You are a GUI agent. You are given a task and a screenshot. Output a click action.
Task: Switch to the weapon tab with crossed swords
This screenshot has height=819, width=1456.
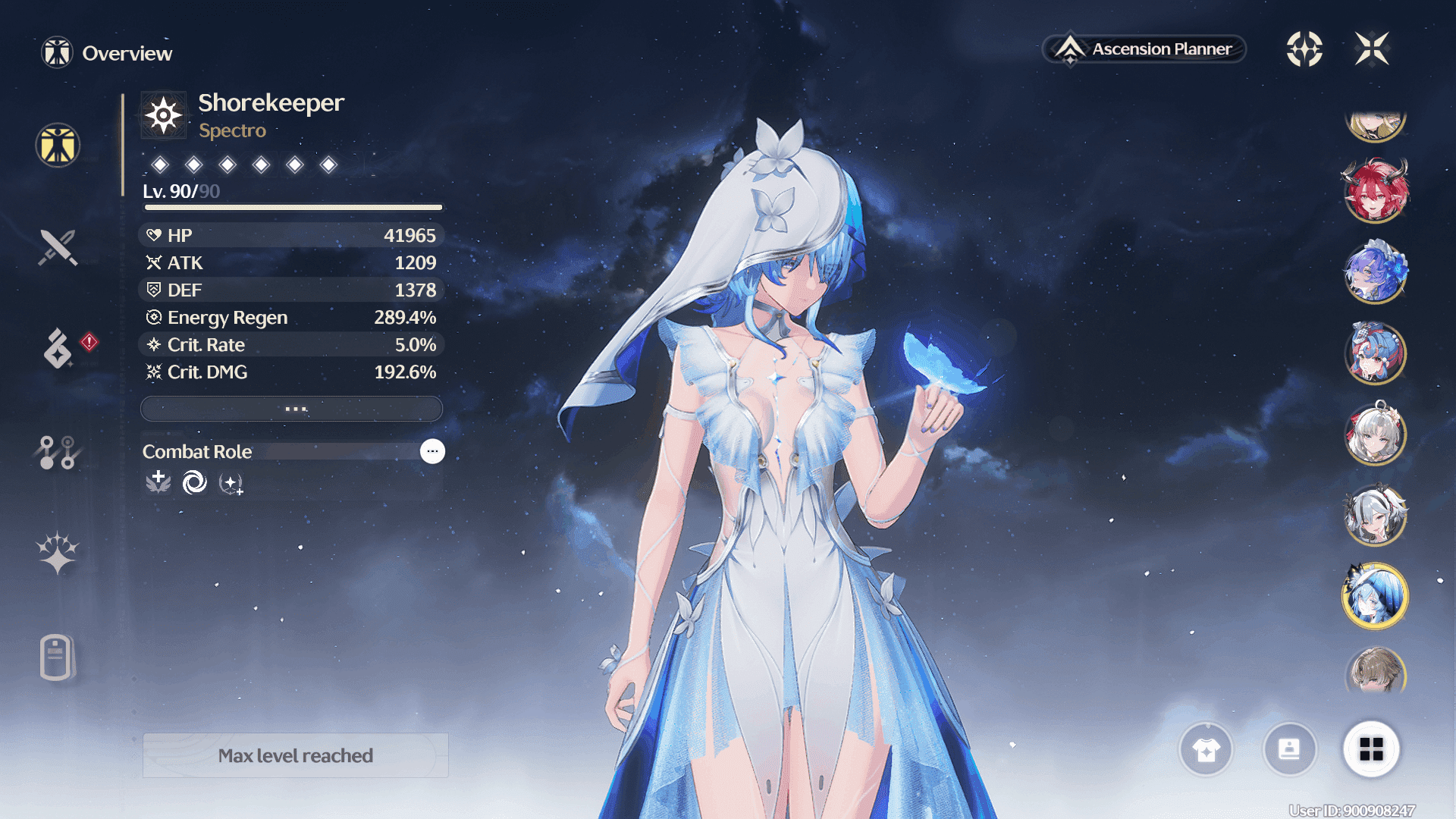click(x=58, y=247)
